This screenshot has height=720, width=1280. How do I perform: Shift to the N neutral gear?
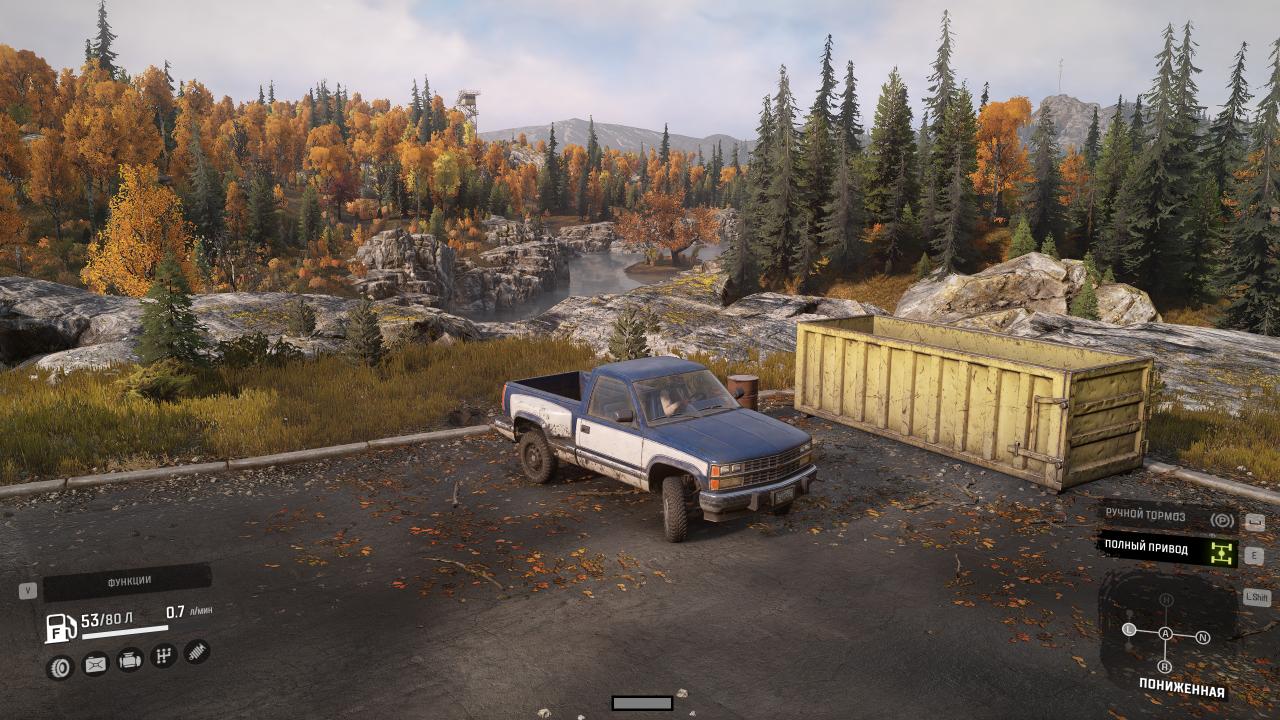[x=1203, y=637]
